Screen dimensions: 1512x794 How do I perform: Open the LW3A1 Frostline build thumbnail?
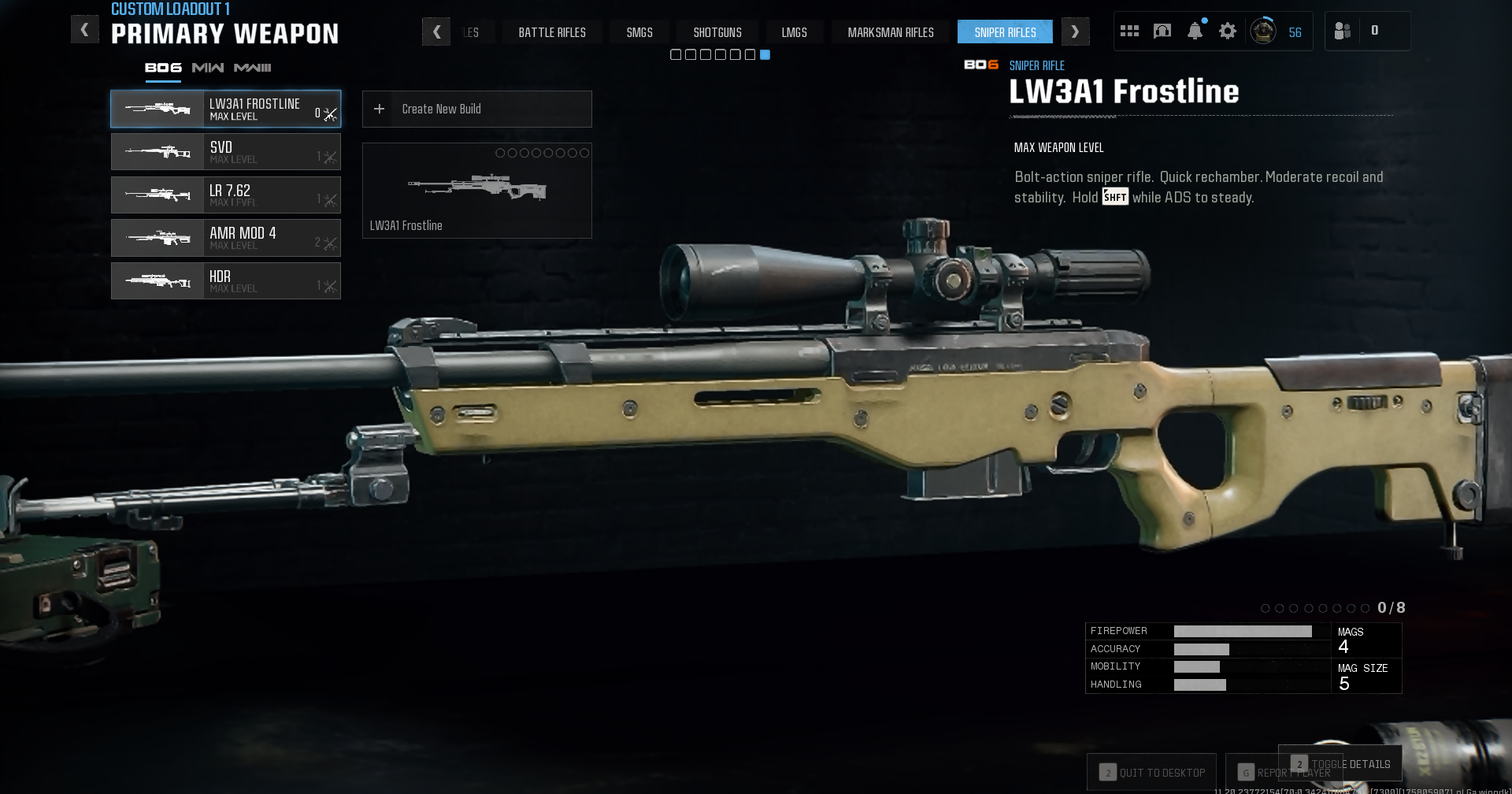point(476,191)
